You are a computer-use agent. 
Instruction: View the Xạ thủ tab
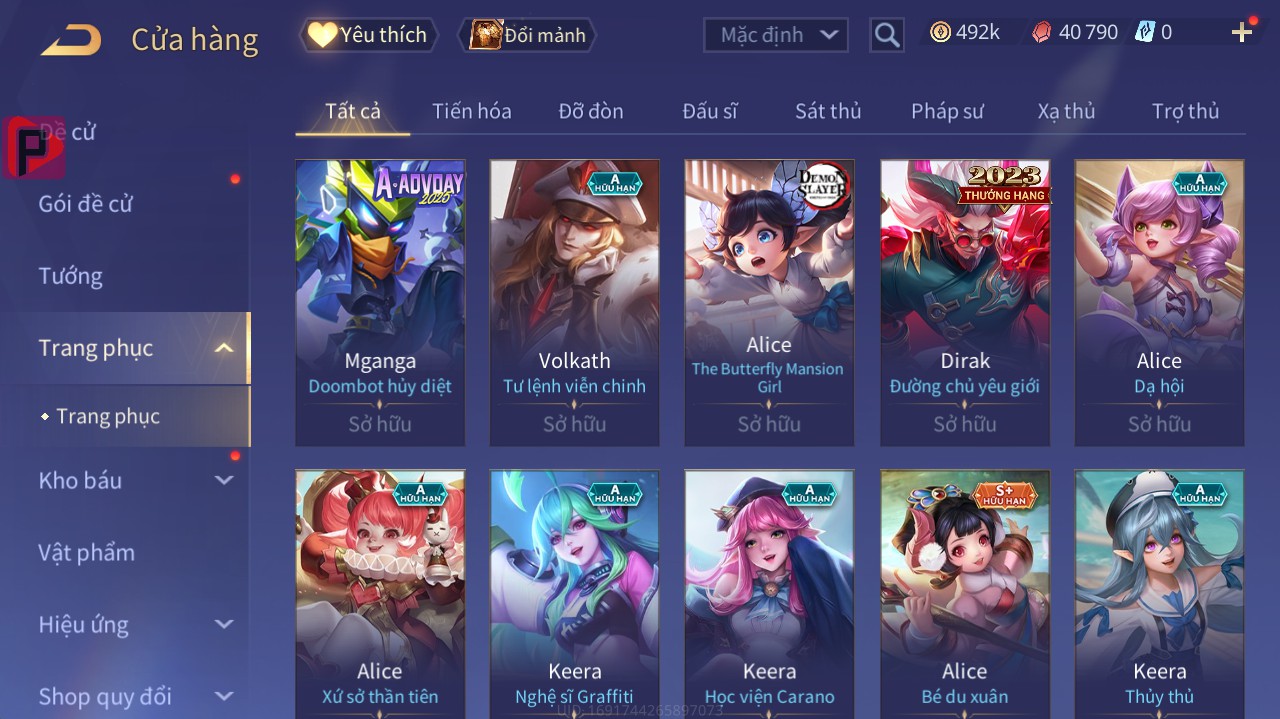(1066, 111)
